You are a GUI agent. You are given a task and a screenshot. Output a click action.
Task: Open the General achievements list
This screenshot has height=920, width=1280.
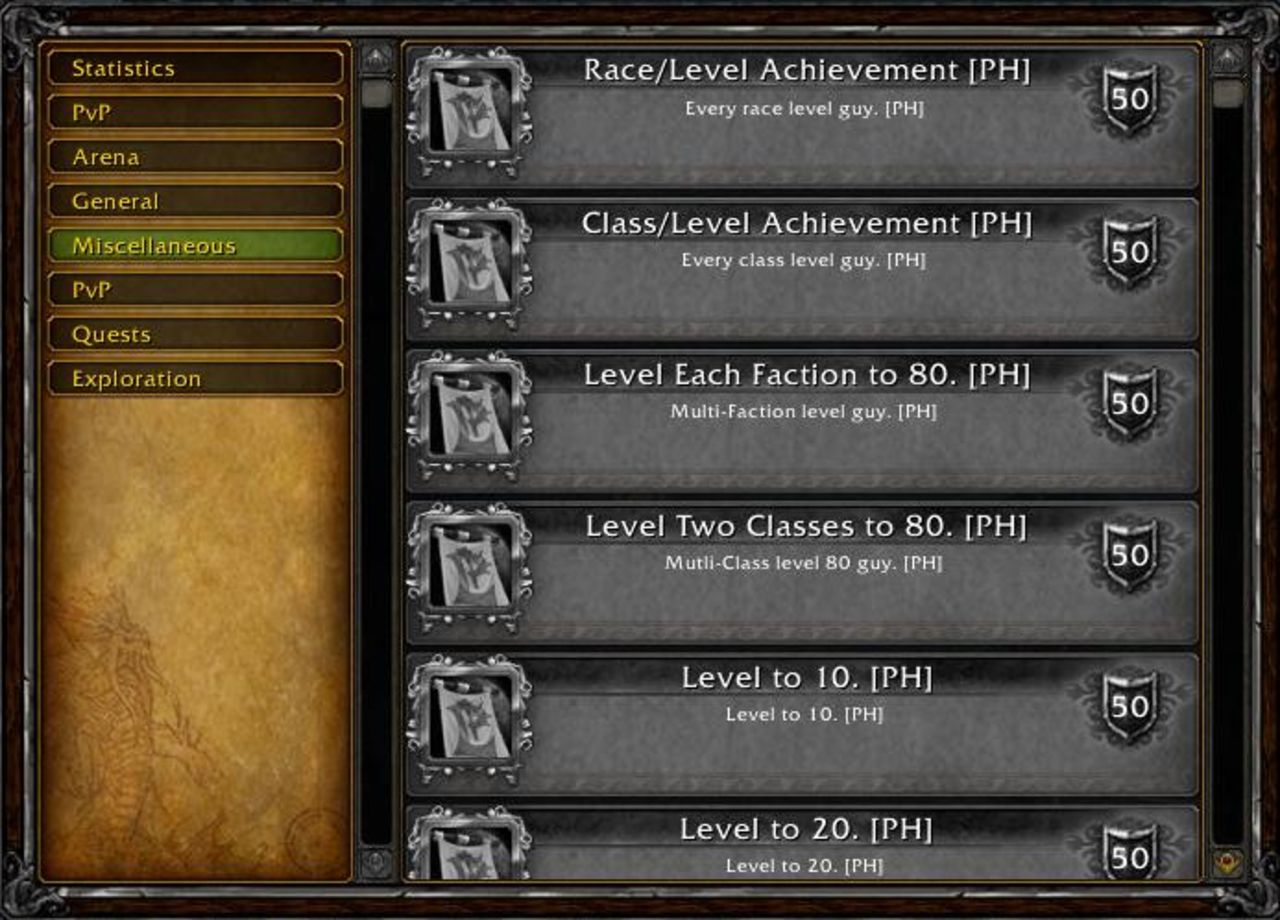pyautogui.click(x=195, y=200)
